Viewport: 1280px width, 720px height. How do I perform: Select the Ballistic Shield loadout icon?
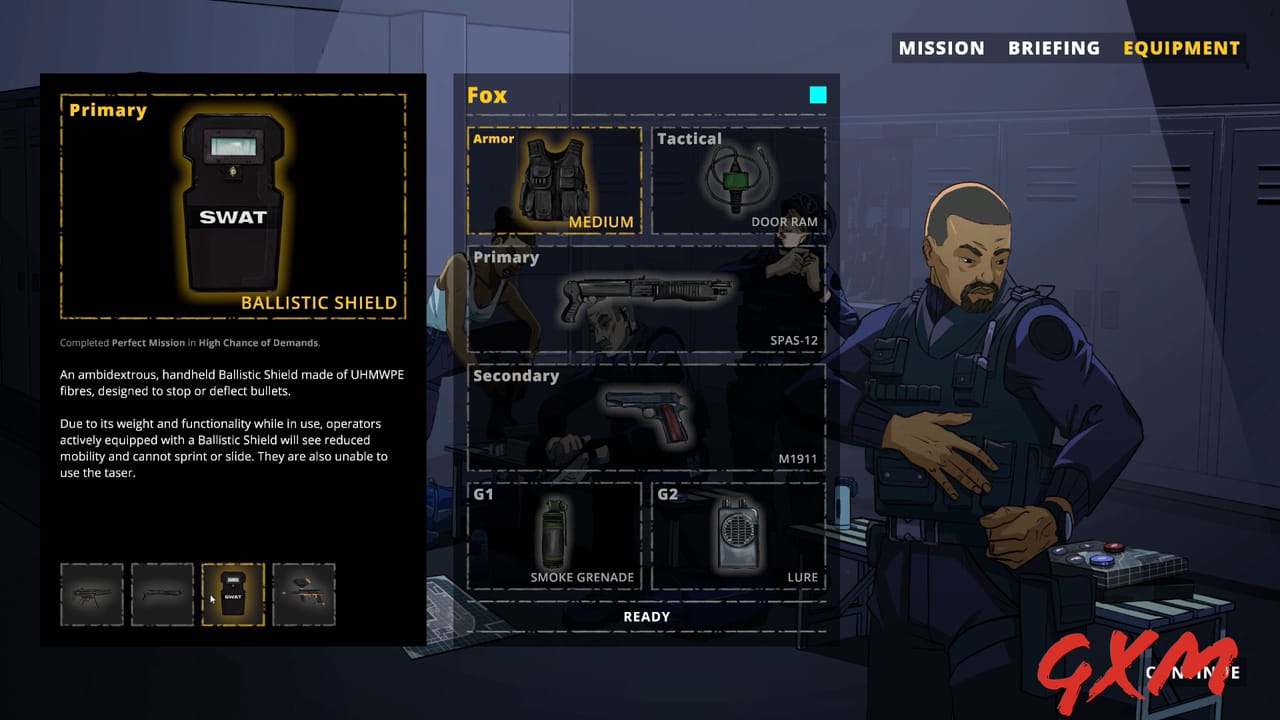[x=233, y=595]
